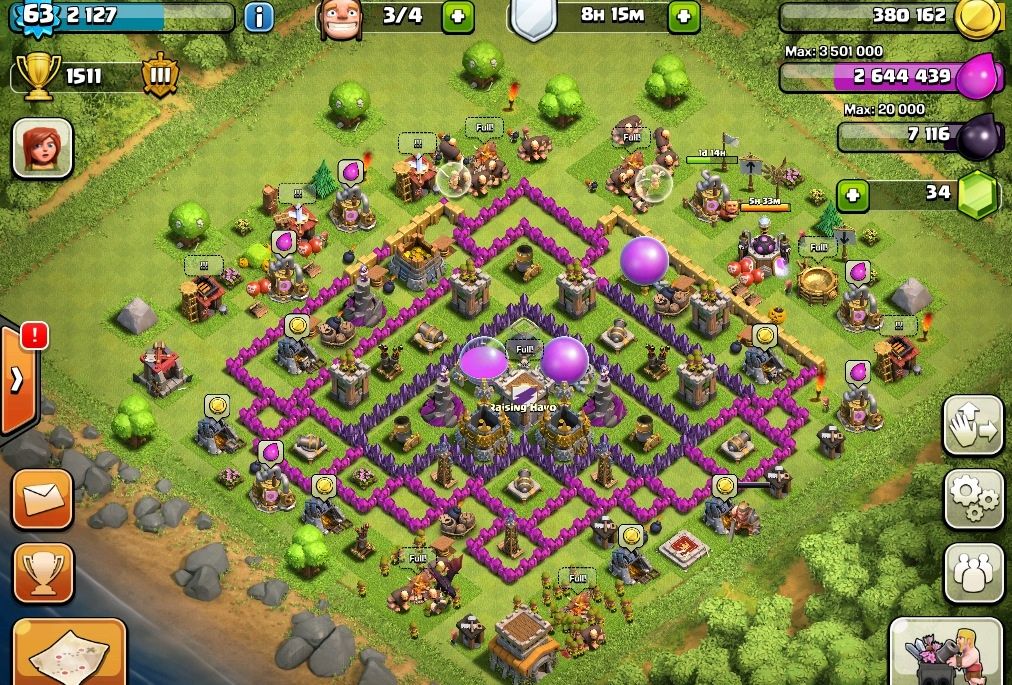Add another builder with the plus button

coord(458,16)
